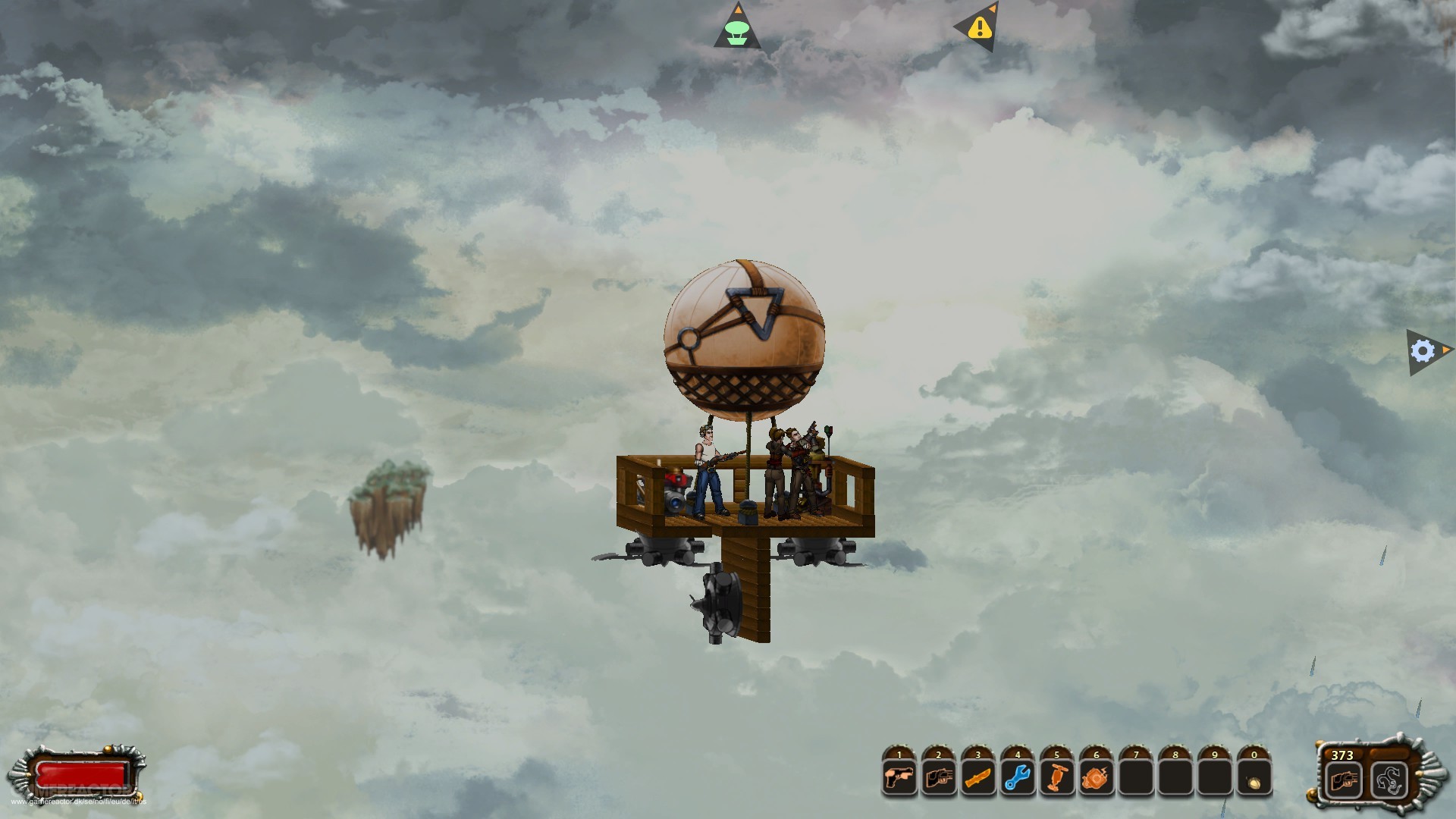1456x819 pixels.
Task: Select the pistol in hotbar slot 1
Action: click(x=899, y=778)
